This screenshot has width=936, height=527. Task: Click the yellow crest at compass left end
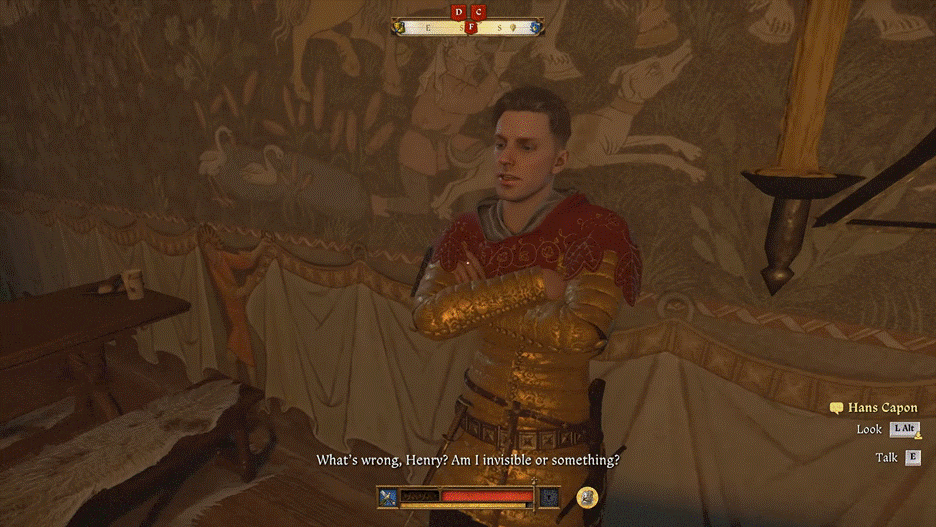[x=399, y=27]
